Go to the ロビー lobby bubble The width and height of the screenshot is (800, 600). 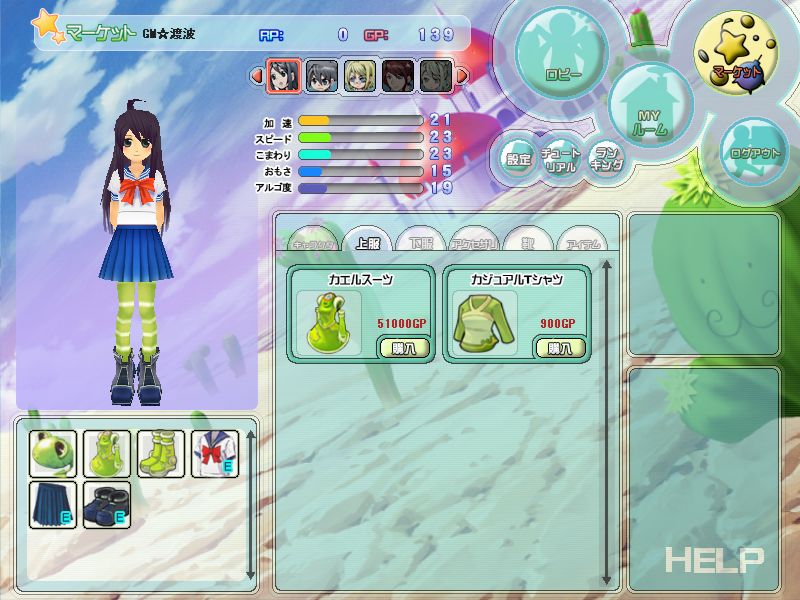(x=563, y=60)
